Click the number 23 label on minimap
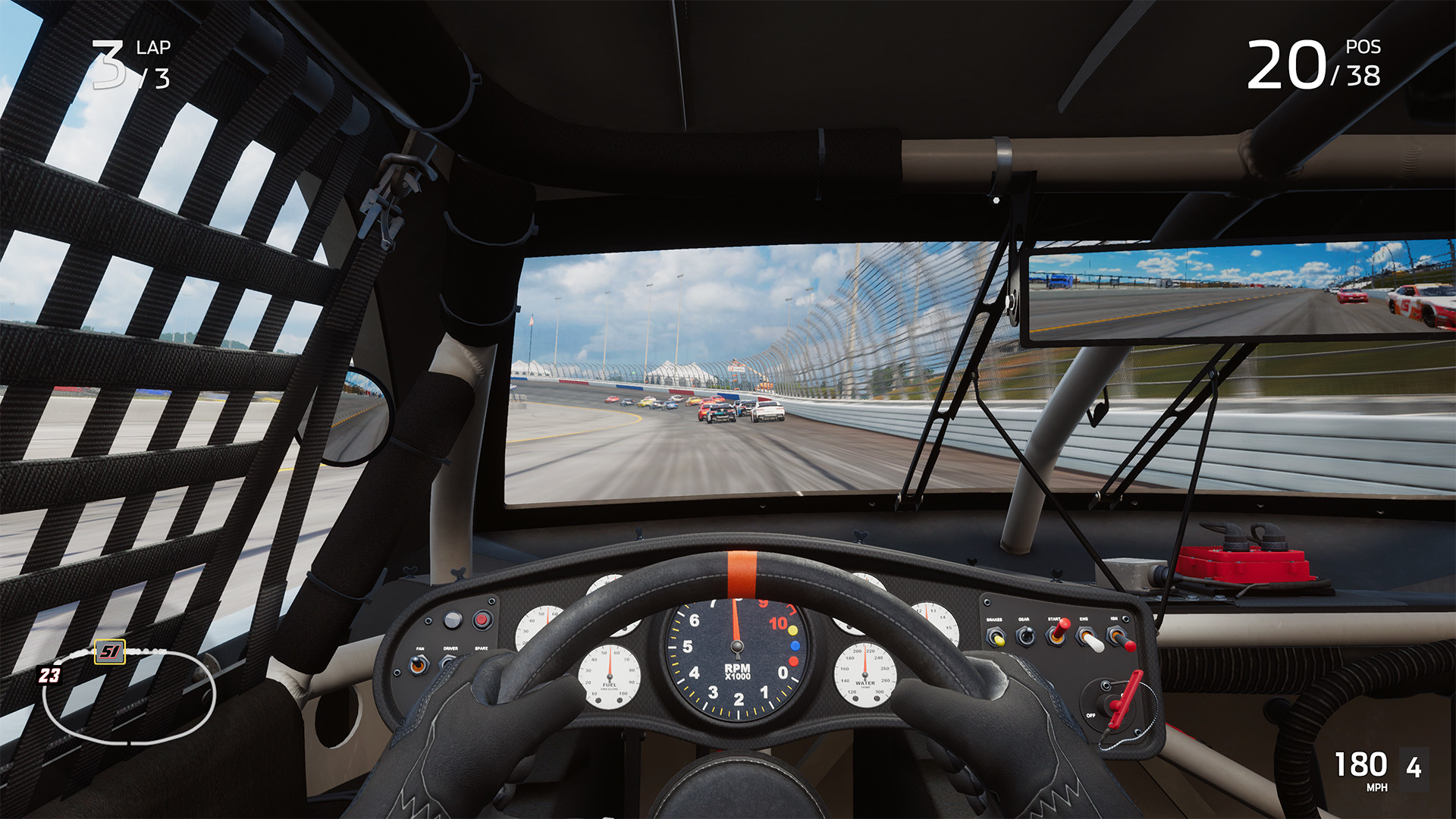This screenshot has height=819, width=1456. coord(49,676)
